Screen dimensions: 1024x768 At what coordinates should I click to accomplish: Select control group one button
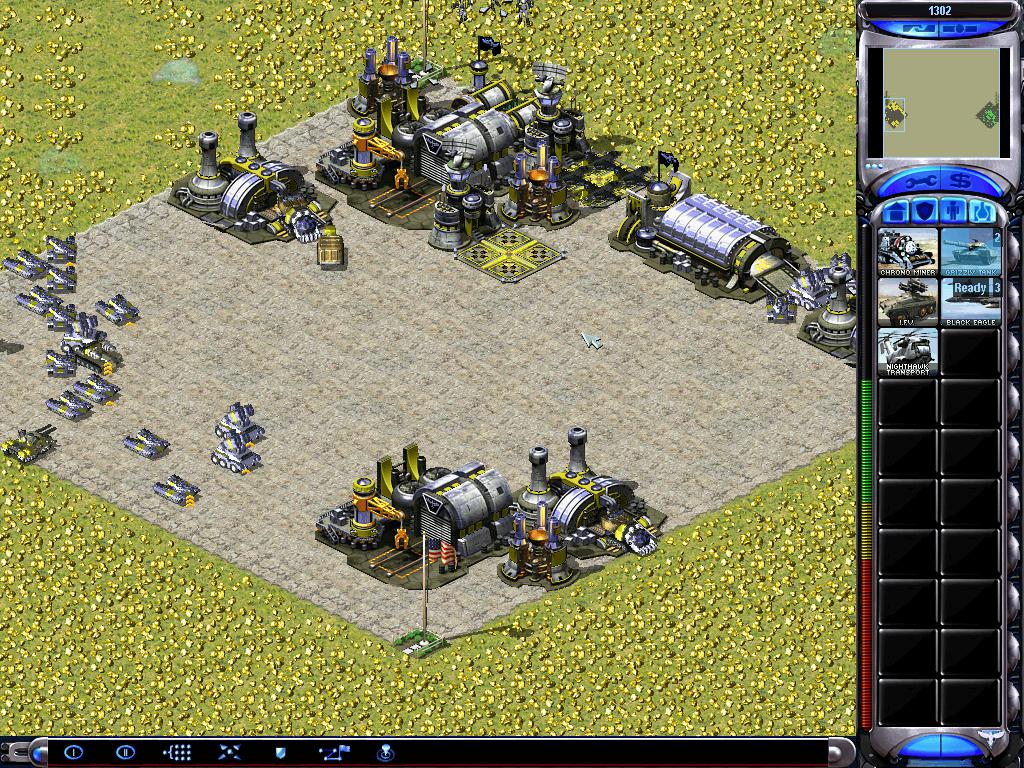(72, 752)
